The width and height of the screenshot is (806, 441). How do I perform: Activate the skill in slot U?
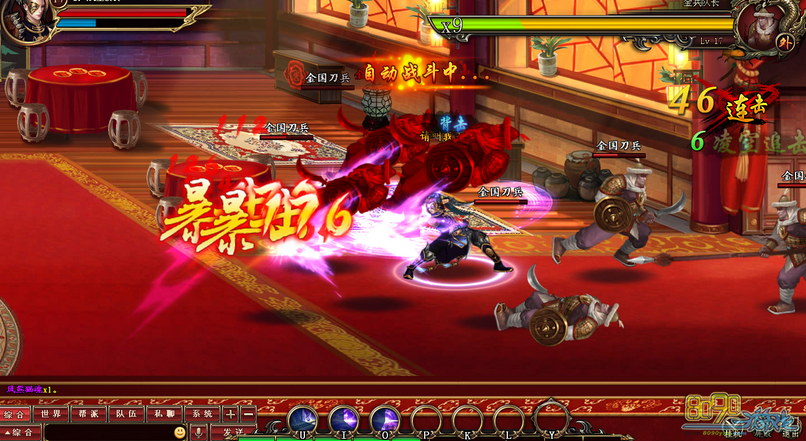pos(303,419)
